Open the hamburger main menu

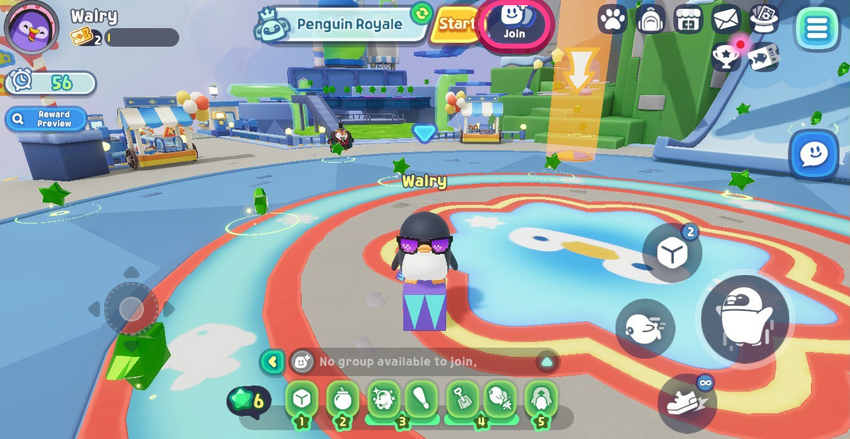817,28
